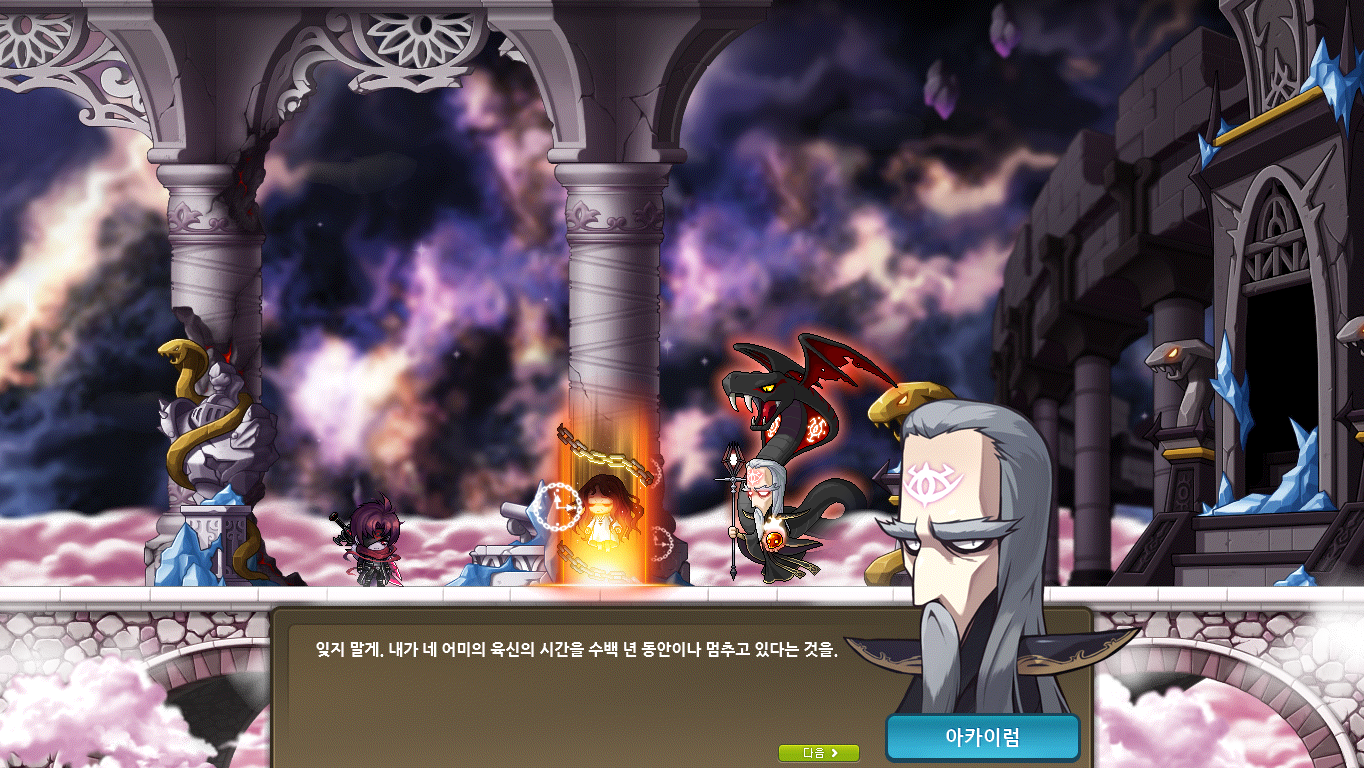Click the ice crystals near the left statue

click(185, 560)
